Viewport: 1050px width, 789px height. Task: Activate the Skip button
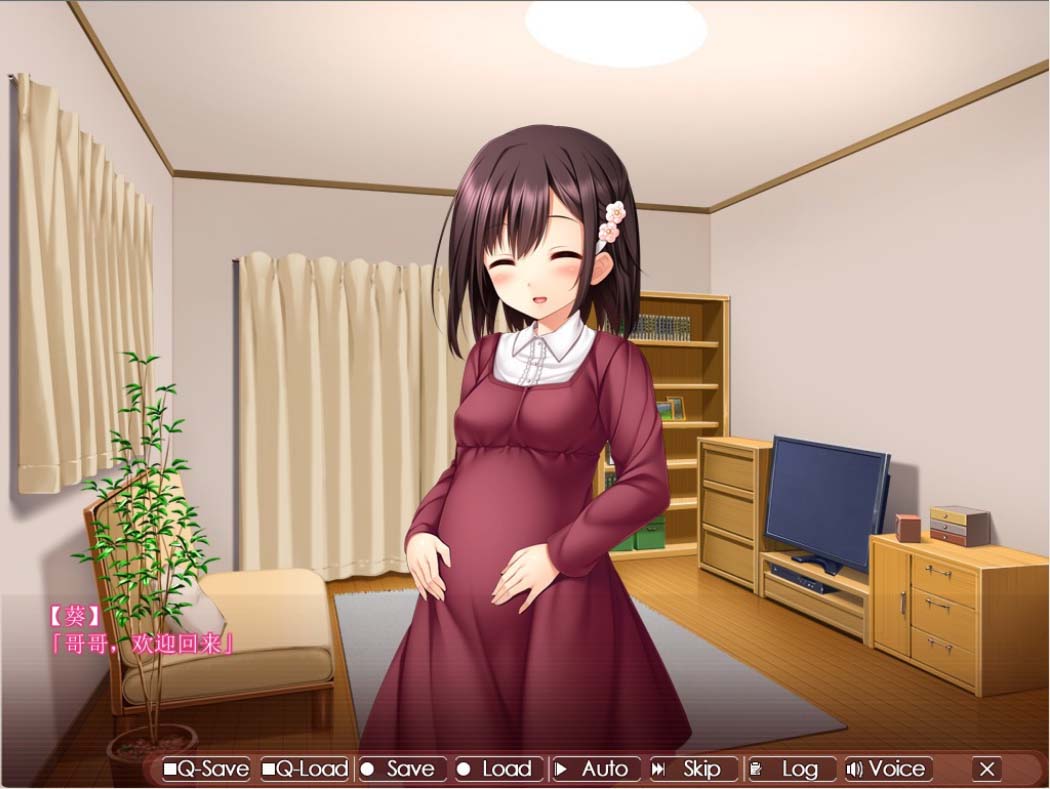pyautogui.click(x=691, y=769)
